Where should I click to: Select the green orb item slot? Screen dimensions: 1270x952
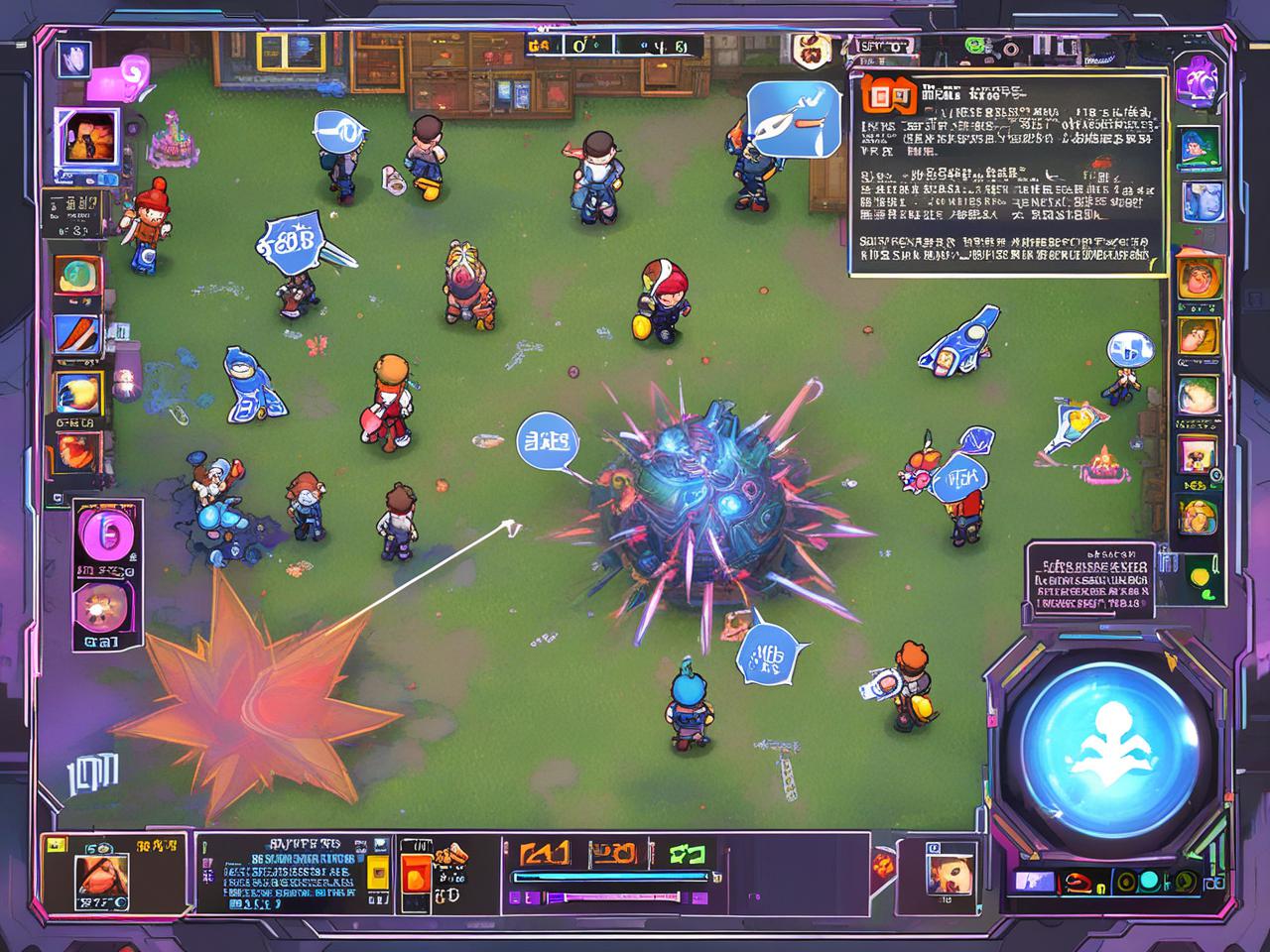pyautogui.click(x=75, y=278)
